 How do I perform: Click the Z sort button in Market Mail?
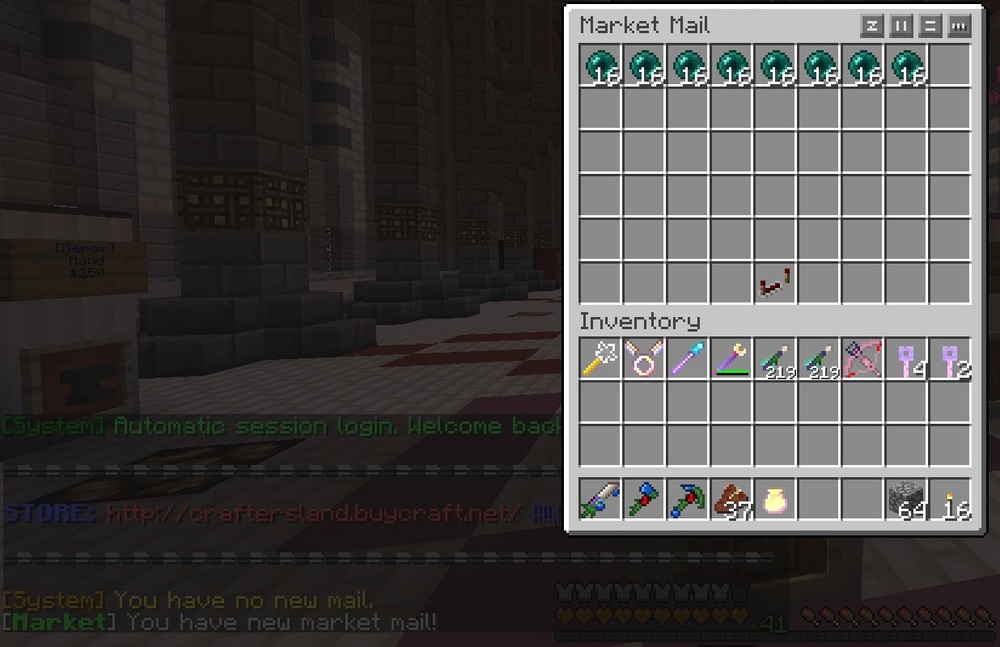pyautogui.click(x=872, y=25)
